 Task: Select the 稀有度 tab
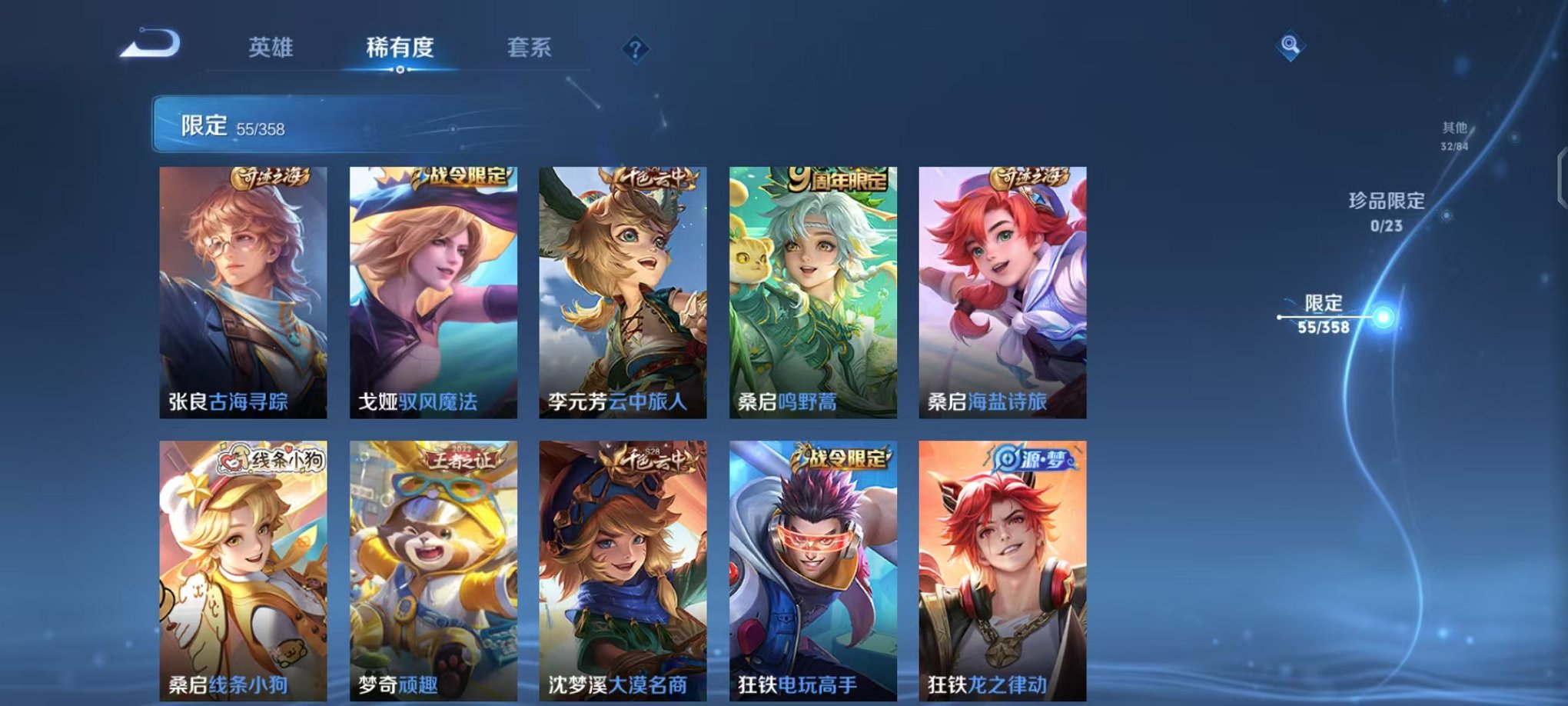click(398, 48)
